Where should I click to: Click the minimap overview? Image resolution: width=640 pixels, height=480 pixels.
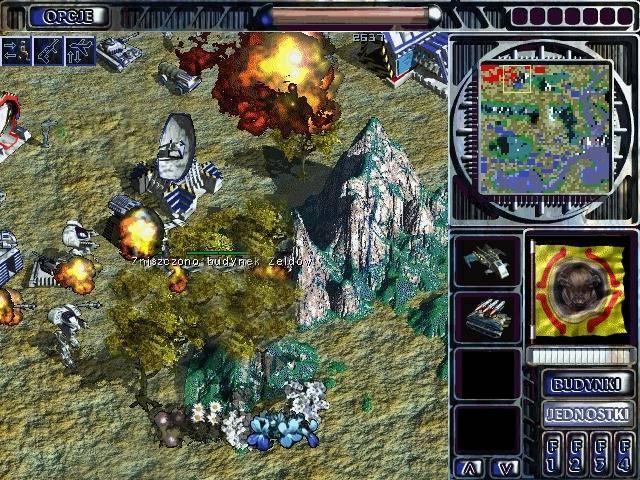(545, 127)
